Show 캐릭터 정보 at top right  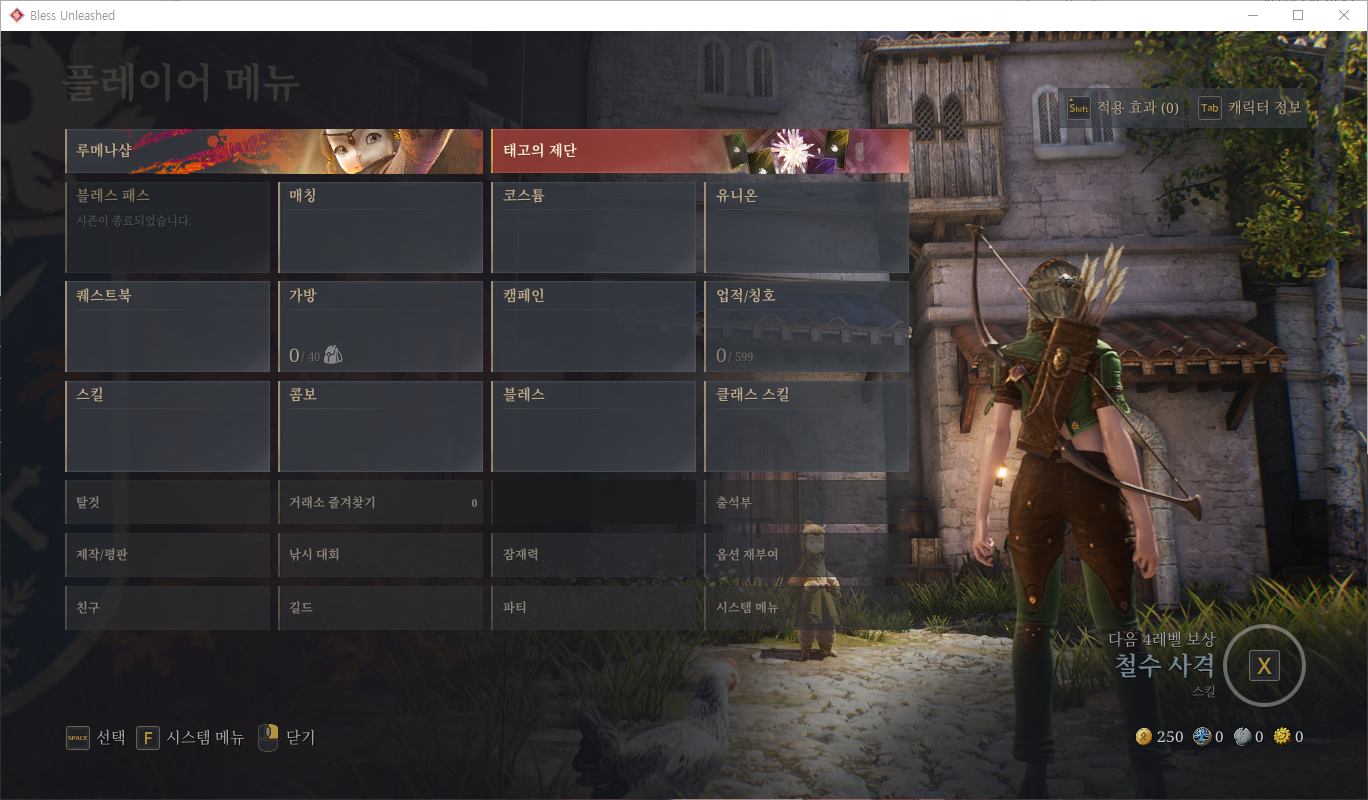click(1252, 108)
